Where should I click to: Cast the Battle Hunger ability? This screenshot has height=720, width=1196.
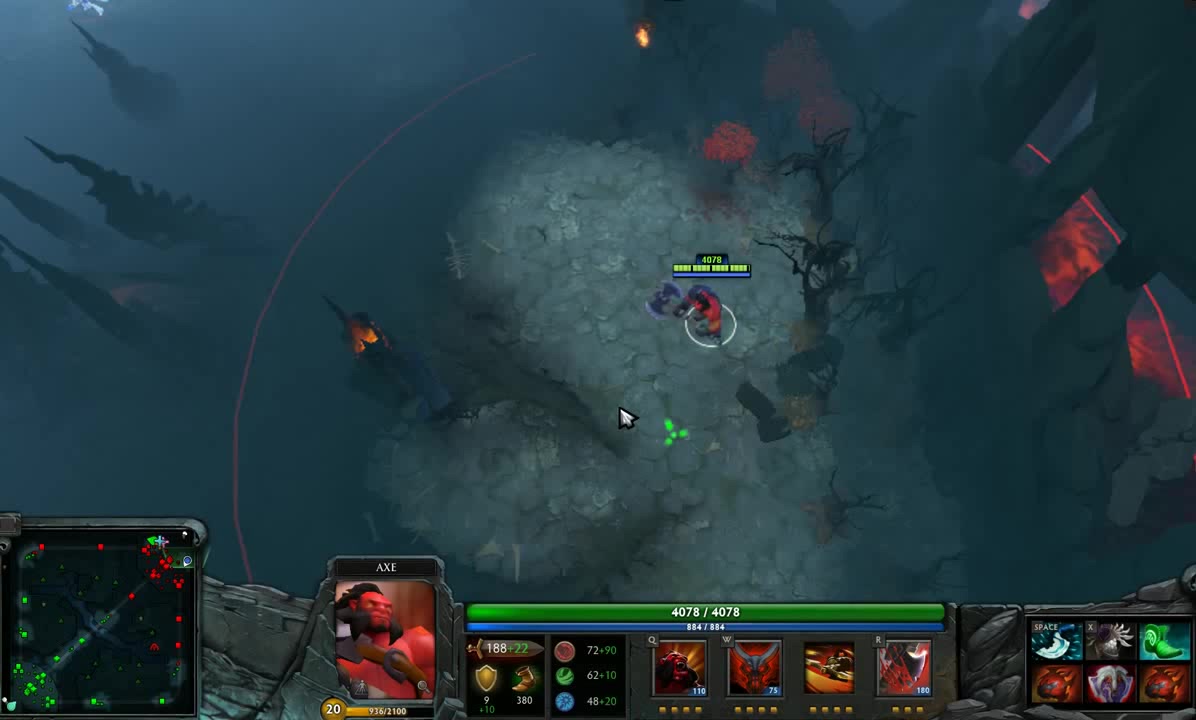coord(755,668)
